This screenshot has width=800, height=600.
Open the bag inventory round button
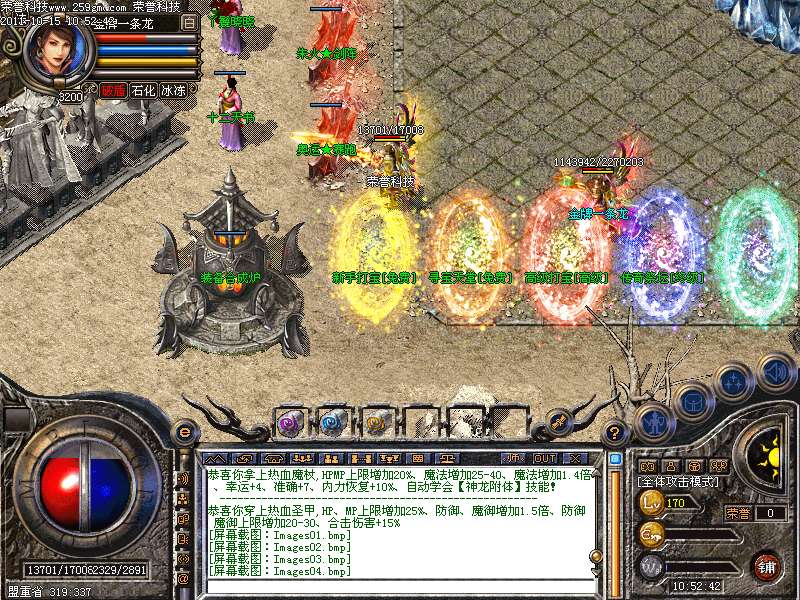click(692, 401)
